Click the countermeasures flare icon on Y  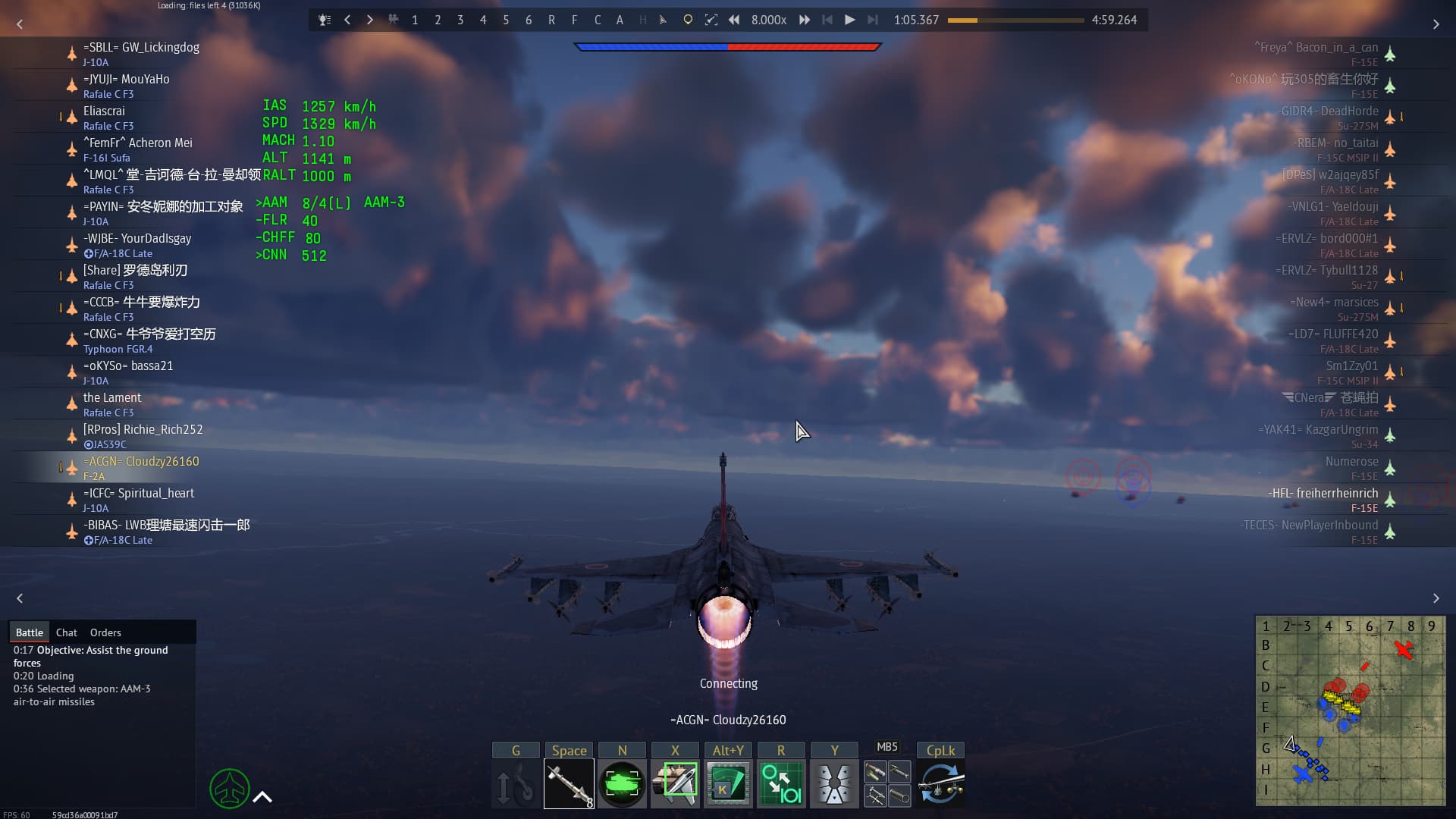point(834,783)
